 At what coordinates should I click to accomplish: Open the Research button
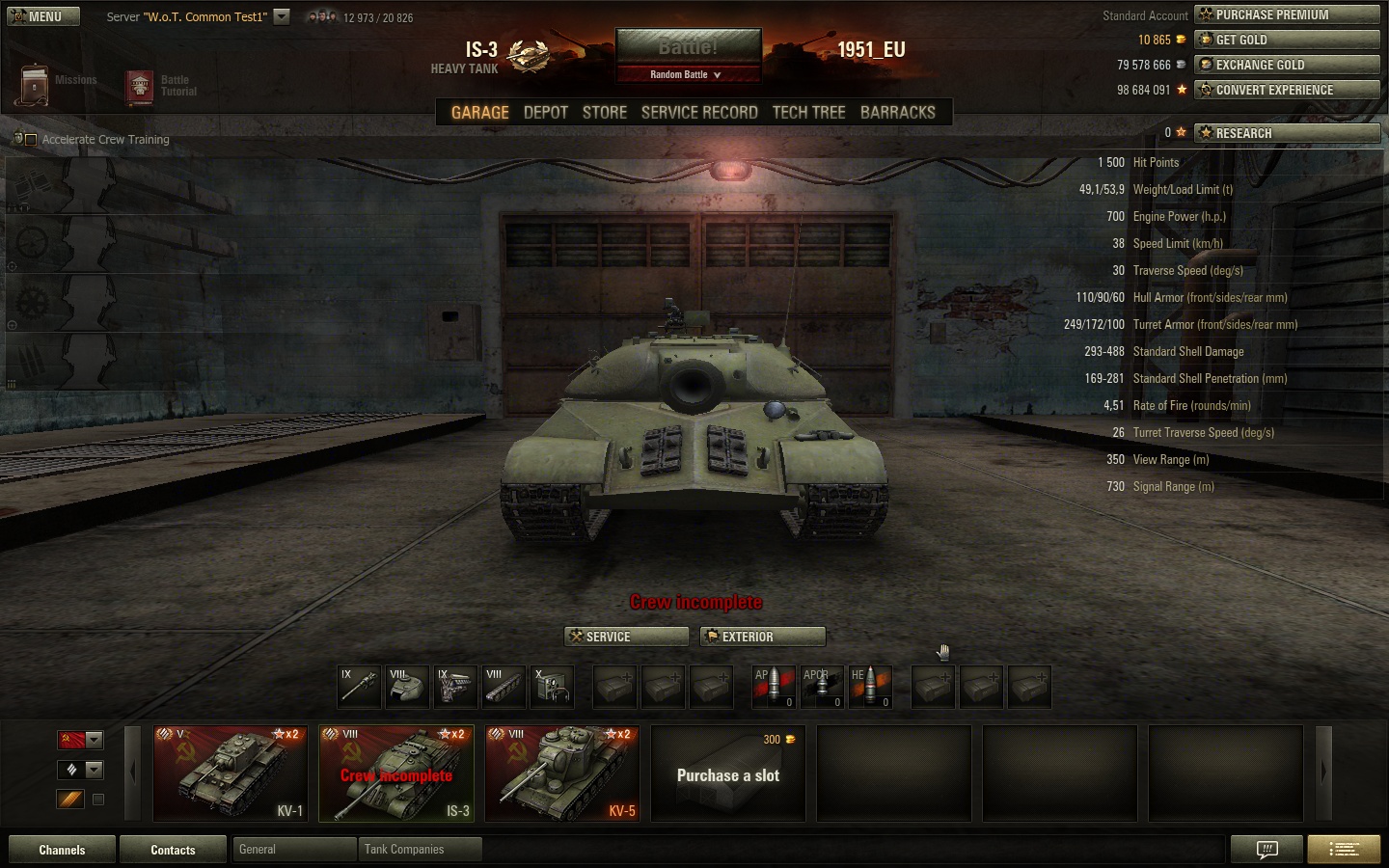pos(1287,133)
